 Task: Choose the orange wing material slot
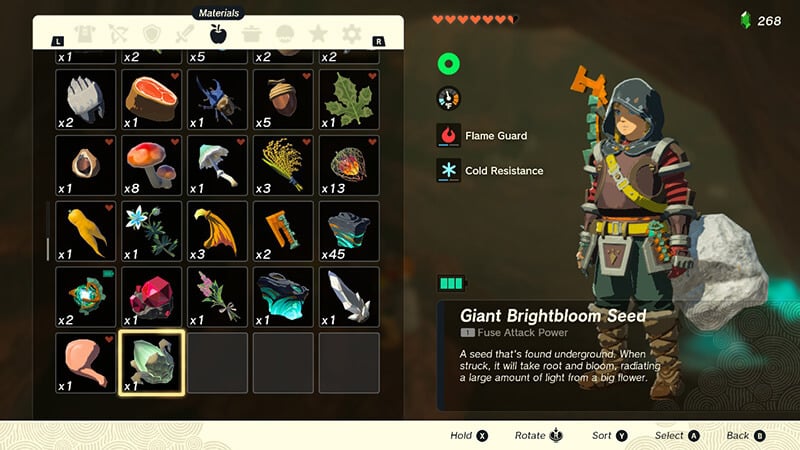click(217, 230)
